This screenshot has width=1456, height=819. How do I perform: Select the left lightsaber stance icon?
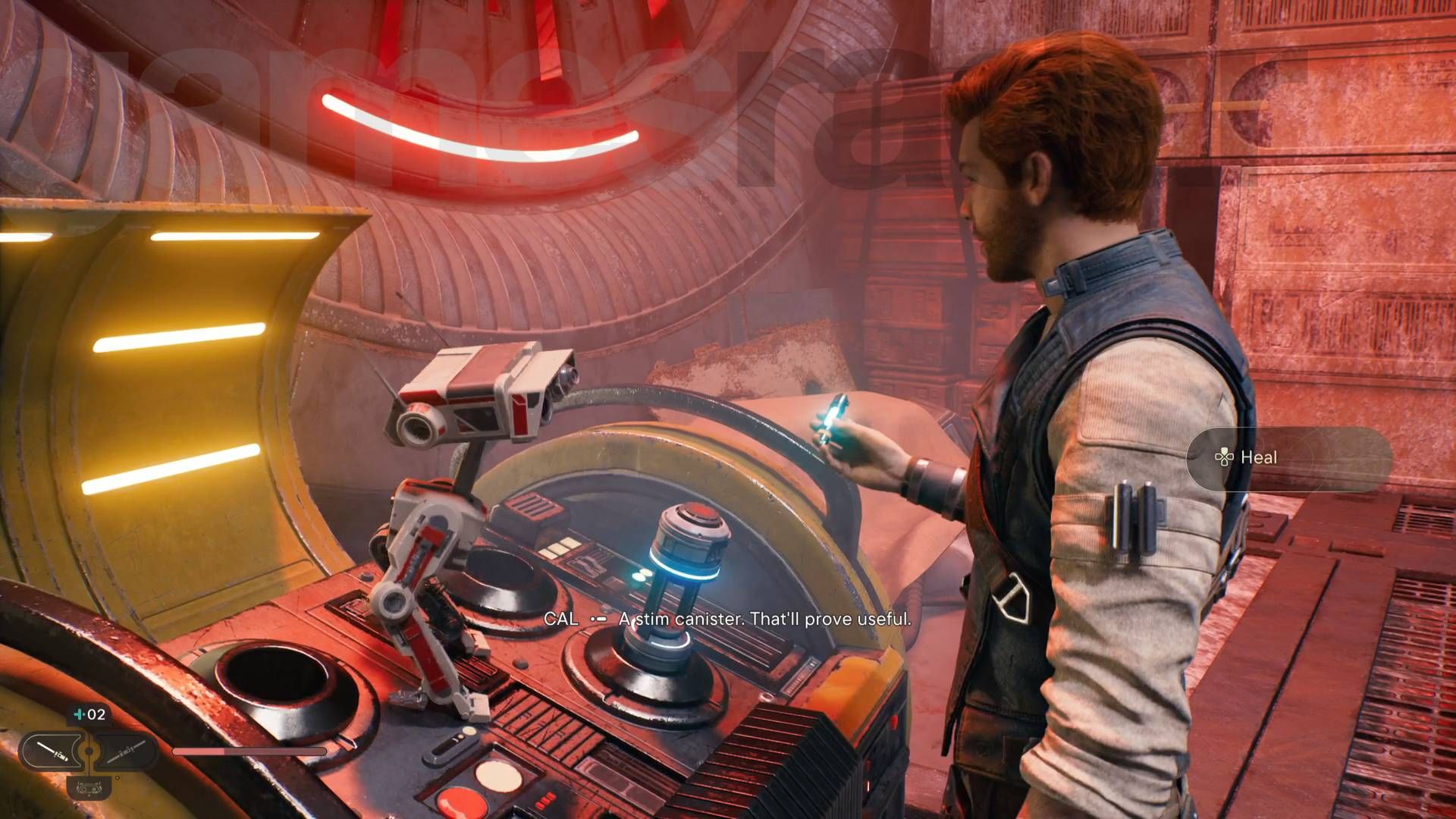tap(52, 753)
